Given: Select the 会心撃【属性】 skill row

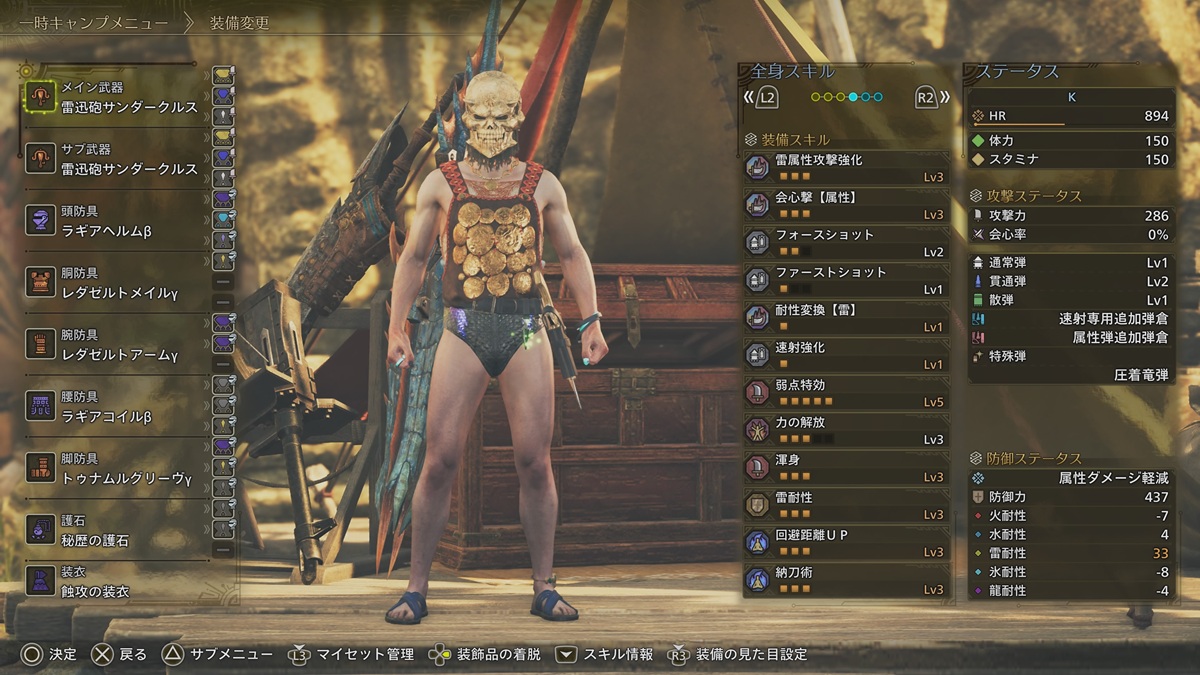Looking at the screenshot, I should [846, 205].
